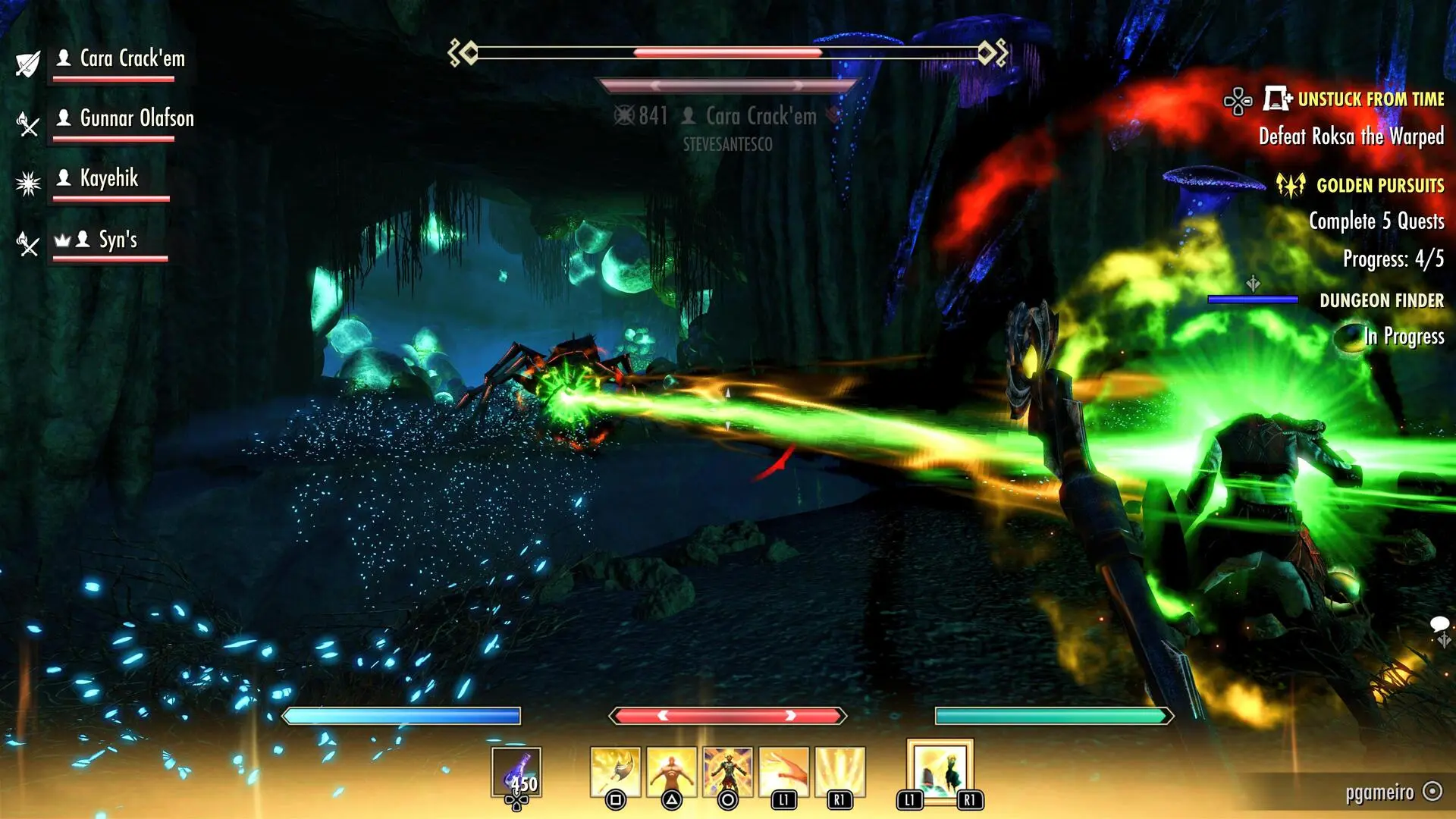Screen dimensions: 1456x819
Task: Activate the glowing axe ability
Action: (615, 772)
